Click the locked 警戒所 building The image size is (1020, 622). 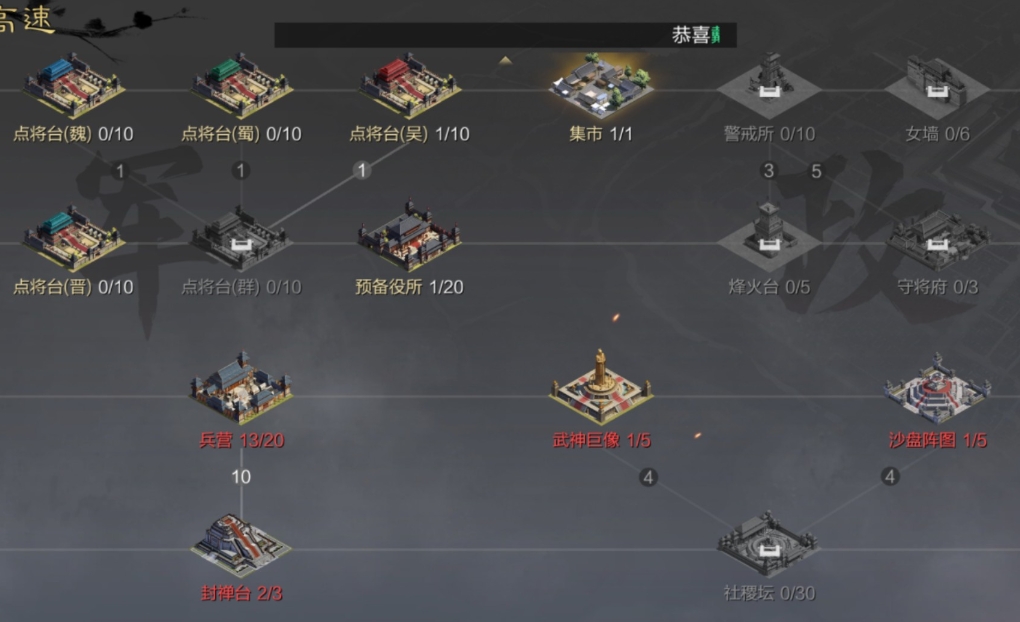tap(768, 87)
